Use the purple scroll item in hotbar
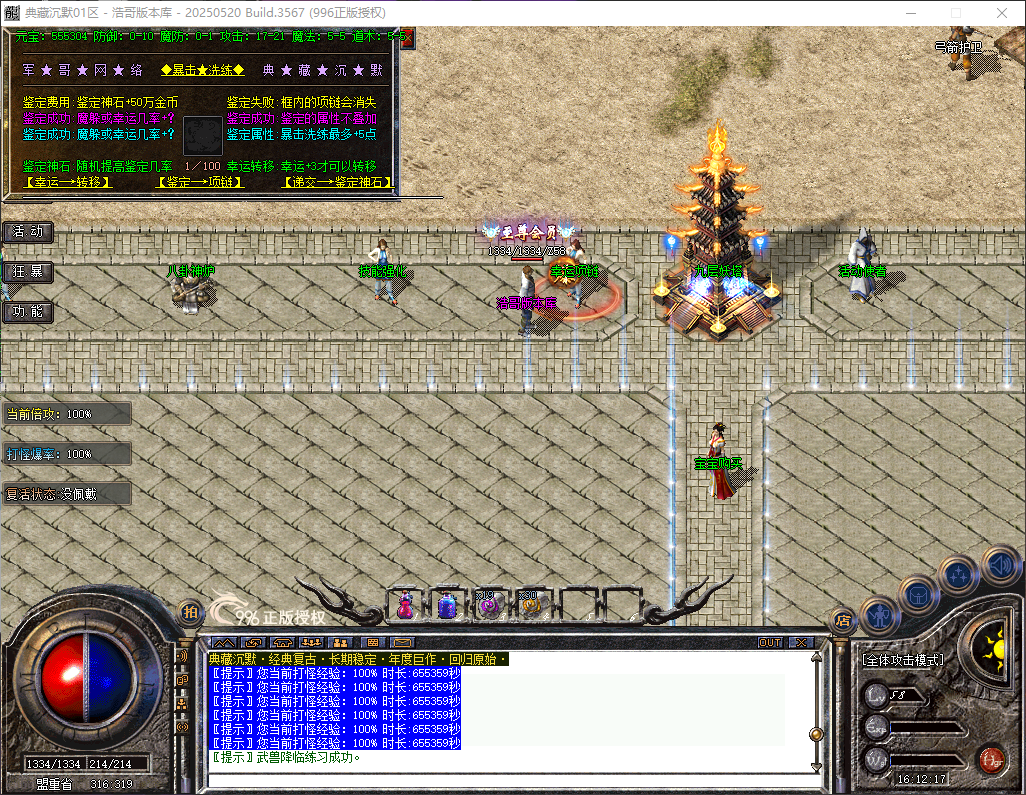Screen dimensions: 1026x795 click(488, 604)
